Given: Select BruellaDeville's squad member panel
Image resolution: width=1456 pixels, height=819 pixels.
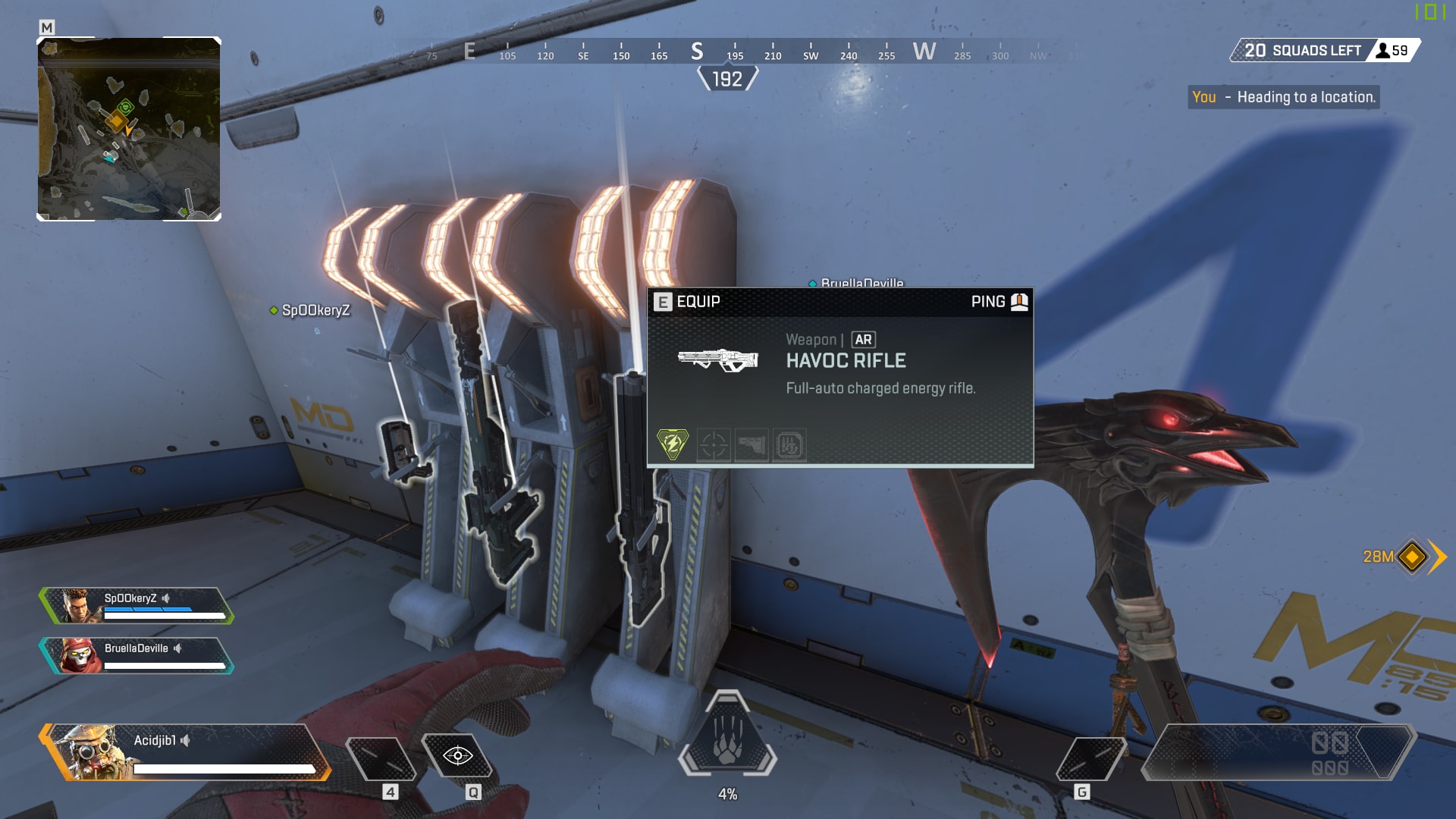Looking at the screenshot, I should 136,656.
